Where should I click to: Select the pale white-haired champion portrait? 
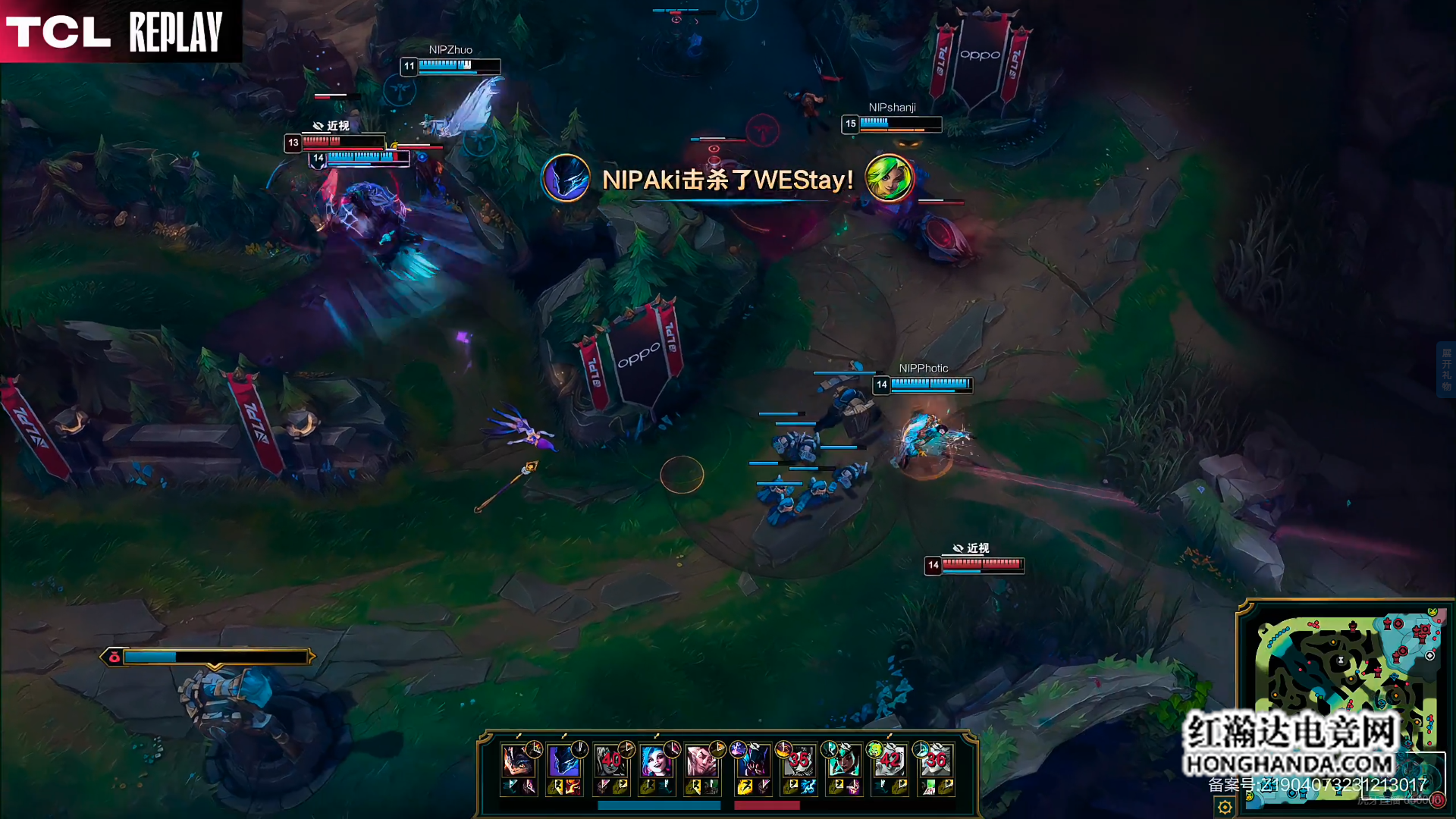pyautogui.click(x=701, y=761)
